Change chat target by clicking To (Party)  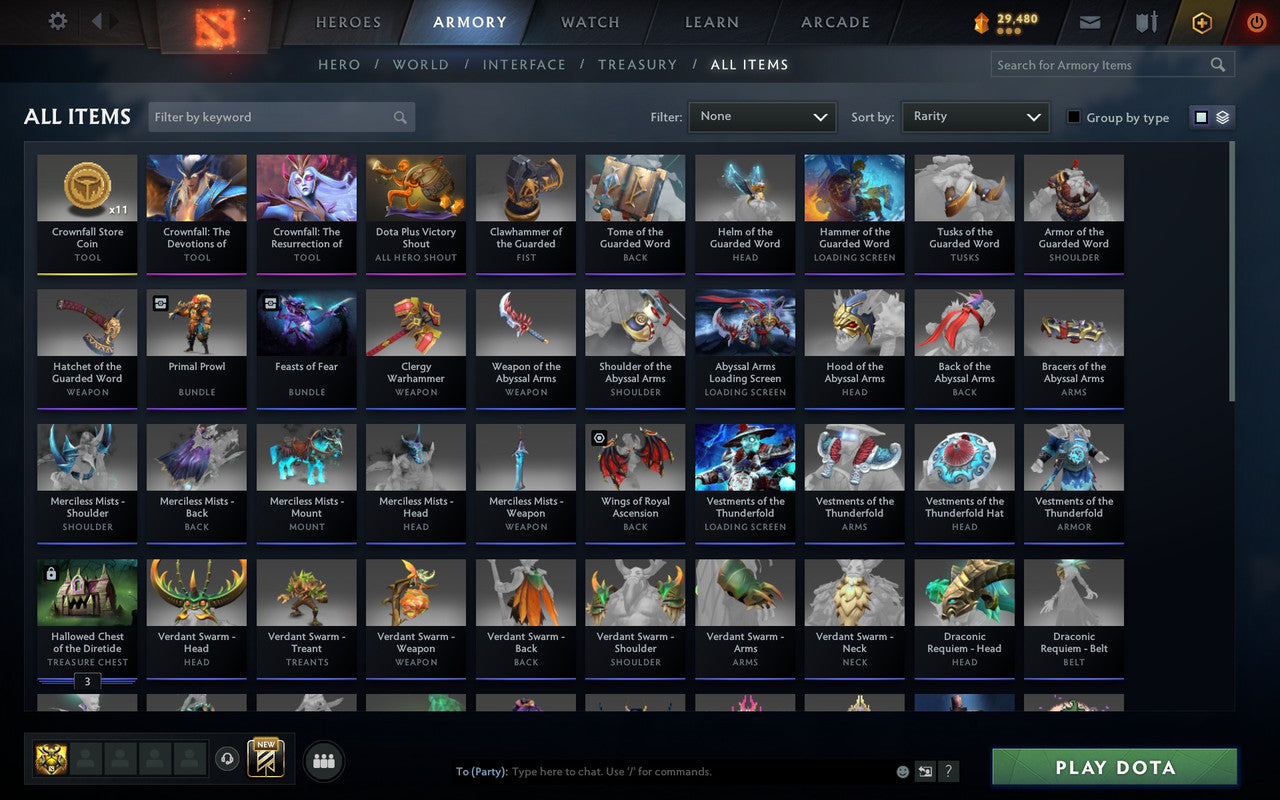point(482,771)
